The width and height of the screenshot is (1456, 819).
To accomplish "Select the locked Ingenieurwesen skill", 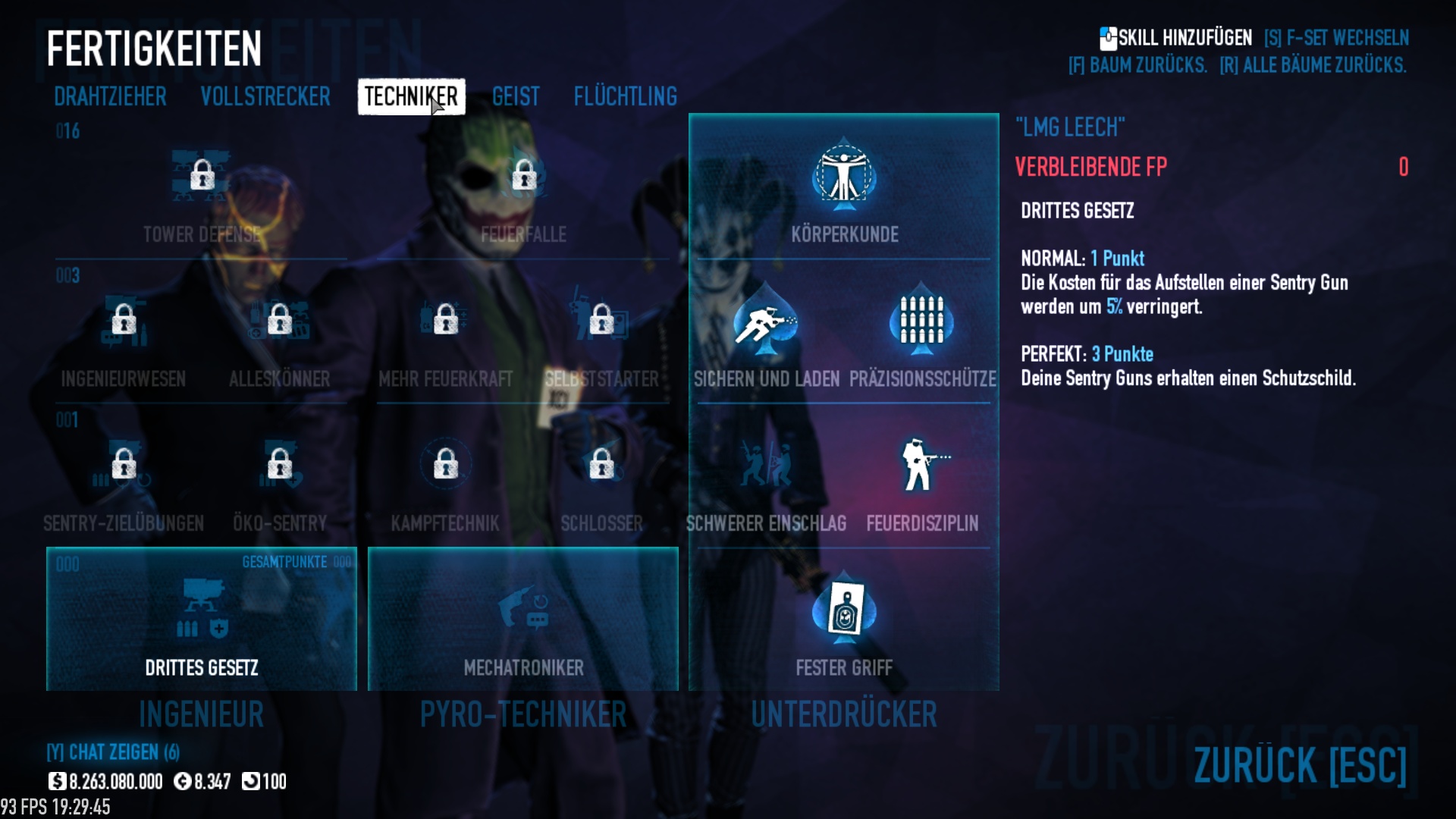I will click(x=124, y=320).
